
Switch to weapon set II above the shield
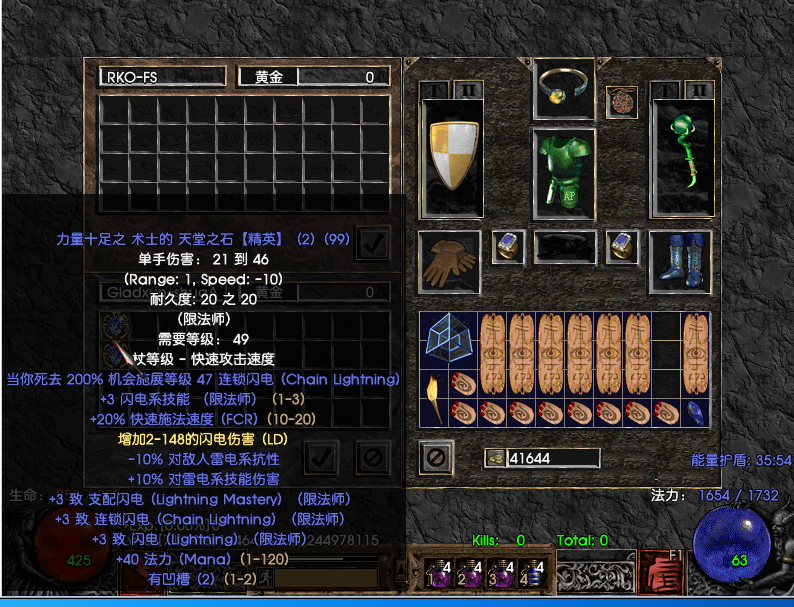(x=467, y=89)
